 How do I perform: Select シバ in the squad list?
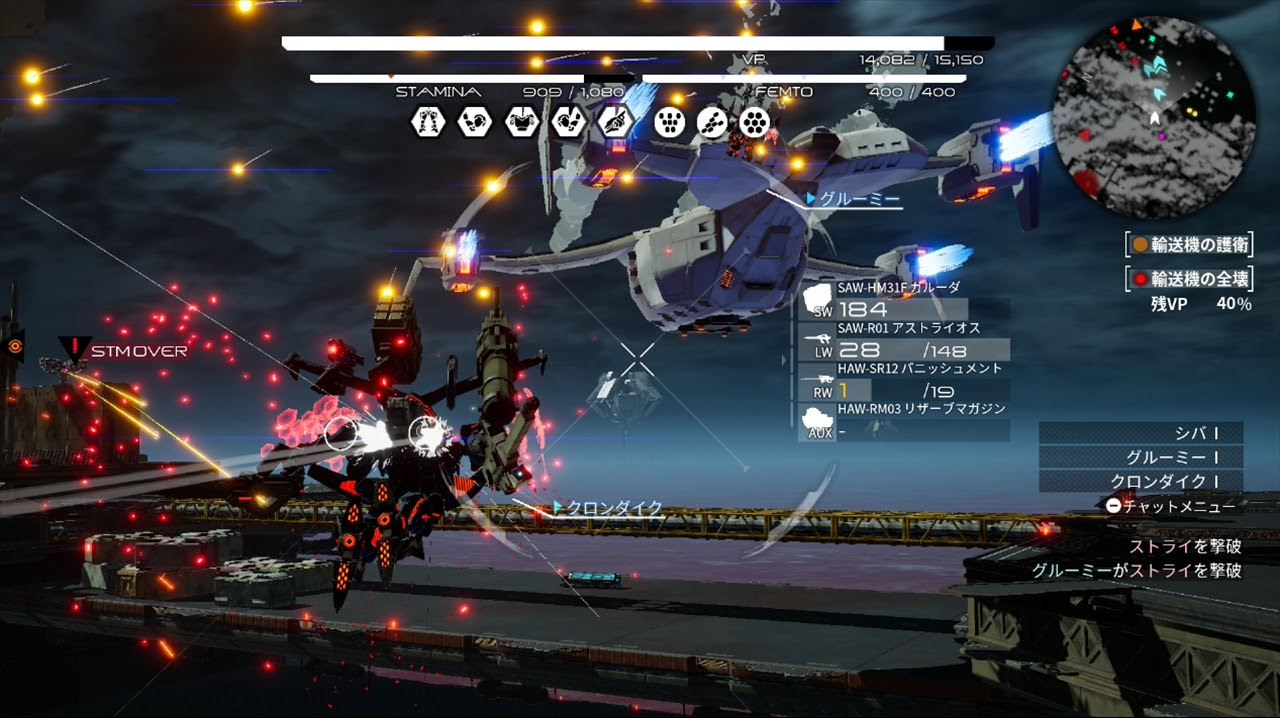click(x=1141, y=433)
